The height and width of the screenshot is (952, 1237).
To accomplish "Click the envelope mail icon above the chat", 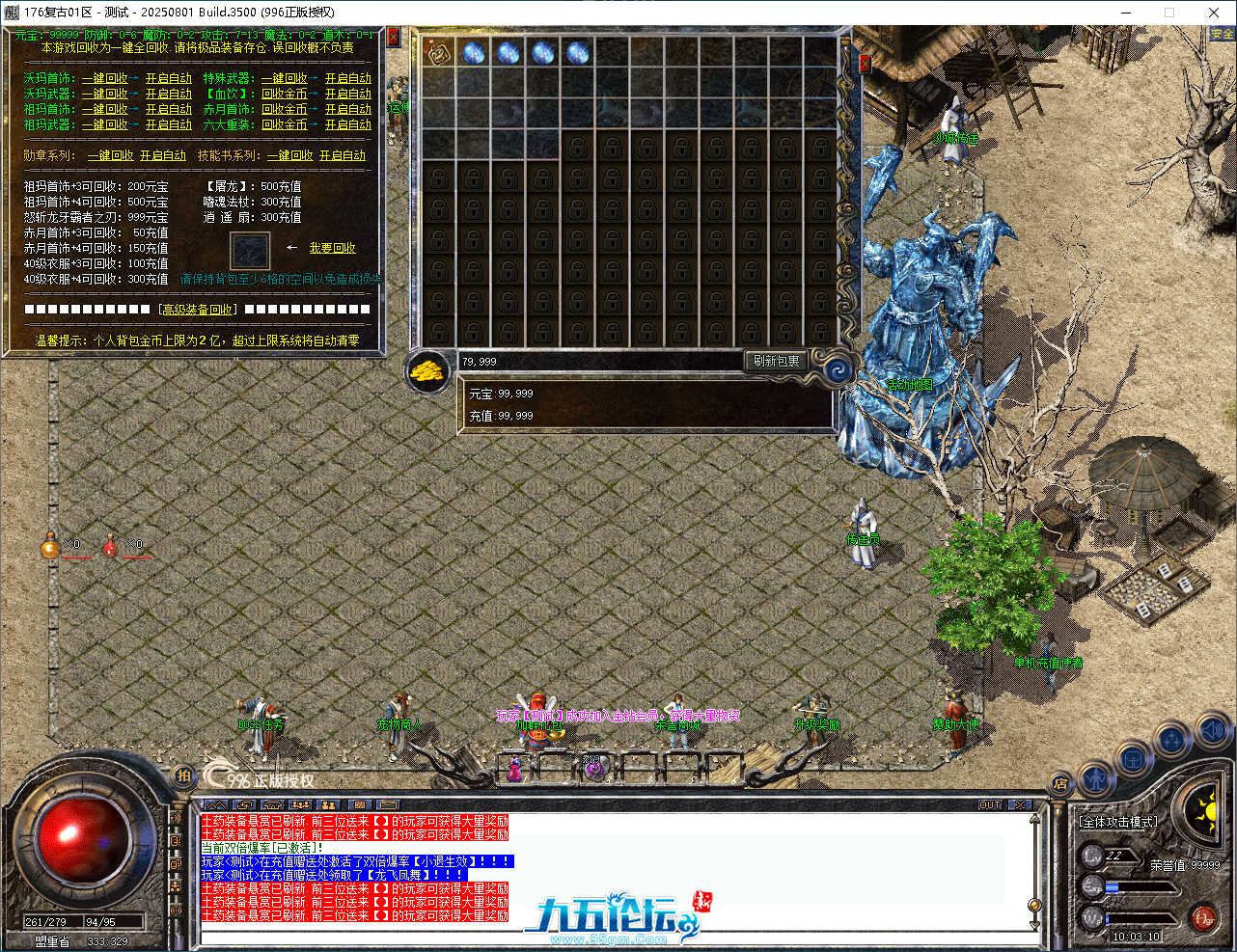I will (388, 803).
